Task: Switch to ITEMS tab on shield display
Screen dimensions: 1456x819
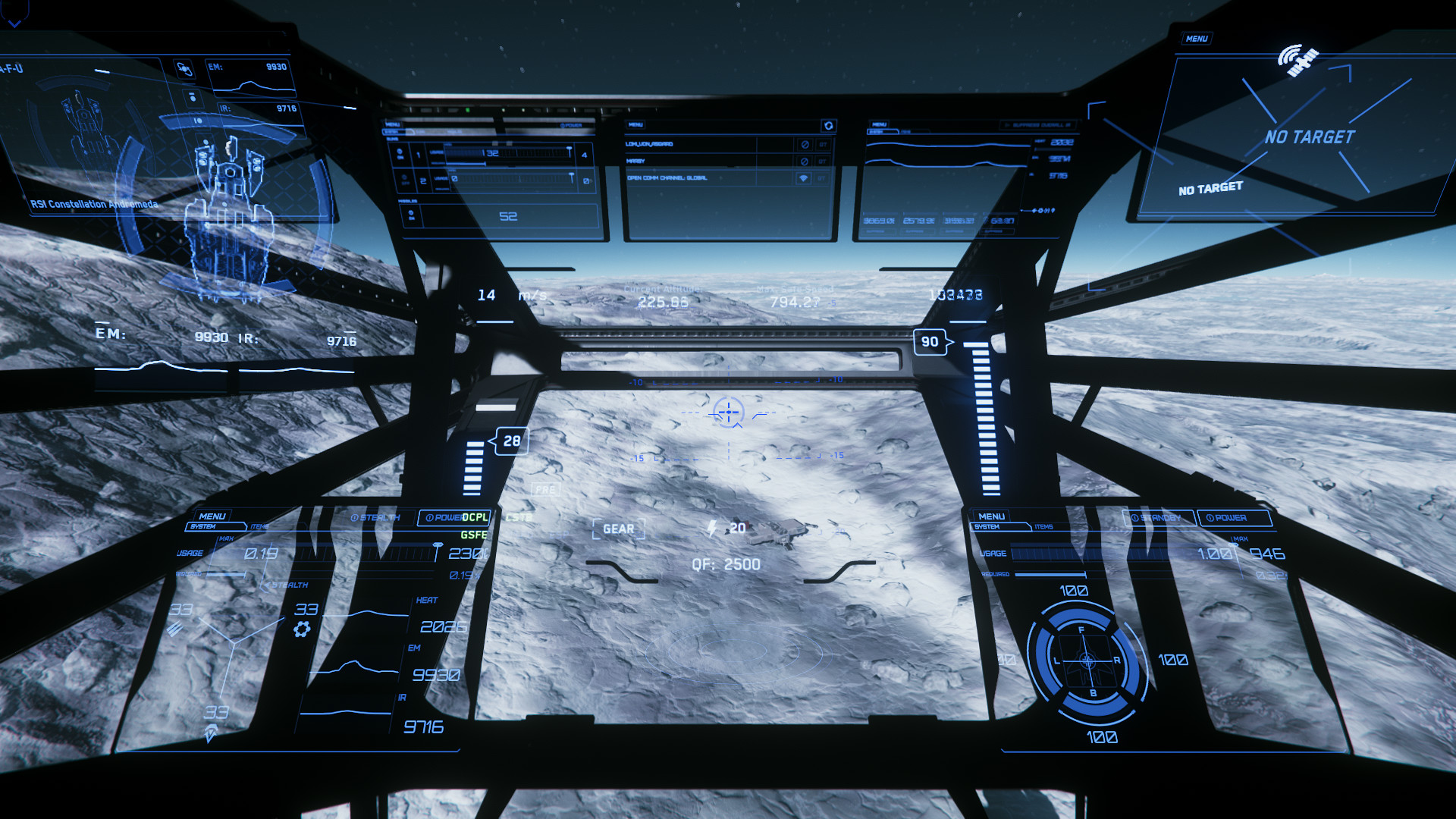Action: pos(1043,526)
